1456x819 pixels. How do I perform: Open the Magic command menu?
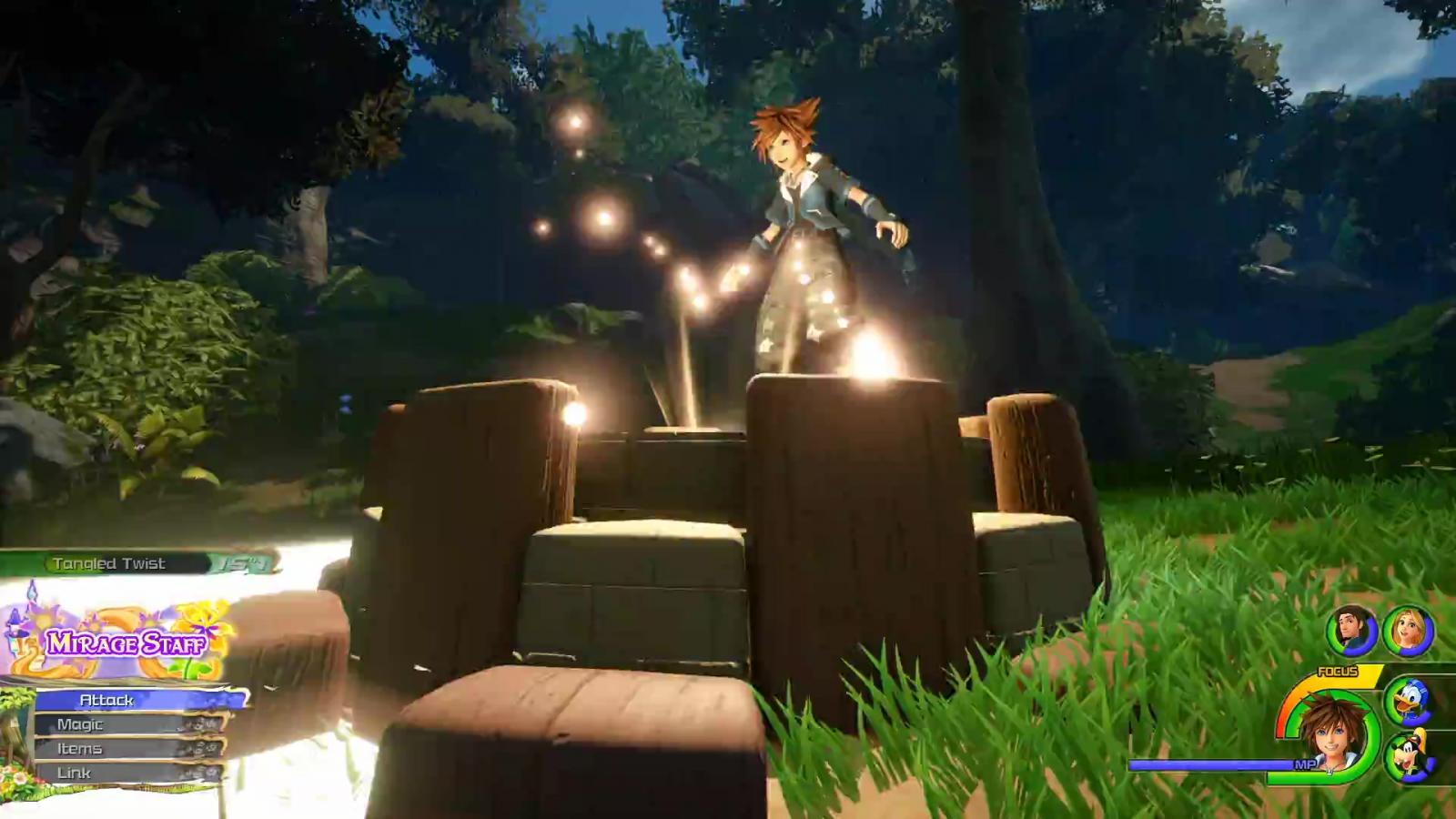tap(127, 724)
